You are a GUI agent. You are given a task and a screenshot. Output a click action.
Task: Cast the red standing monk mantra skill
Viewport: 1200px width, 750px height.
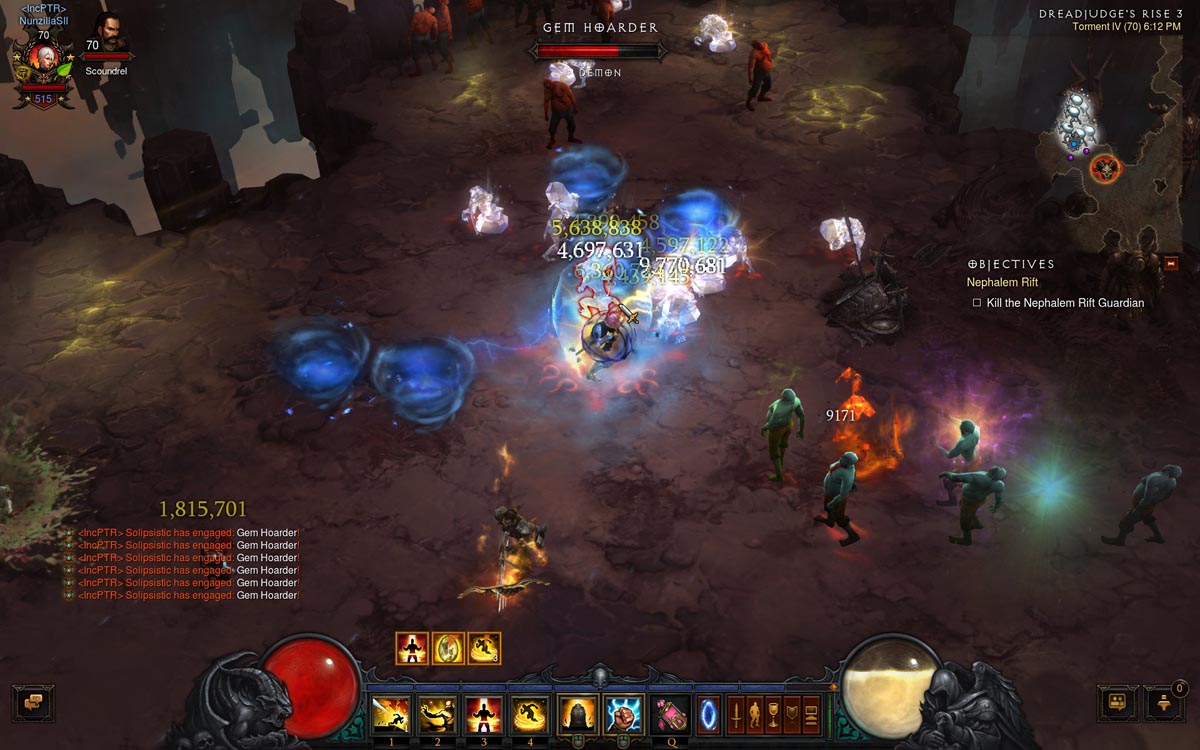pyautogui.click(x=484, y=715)
